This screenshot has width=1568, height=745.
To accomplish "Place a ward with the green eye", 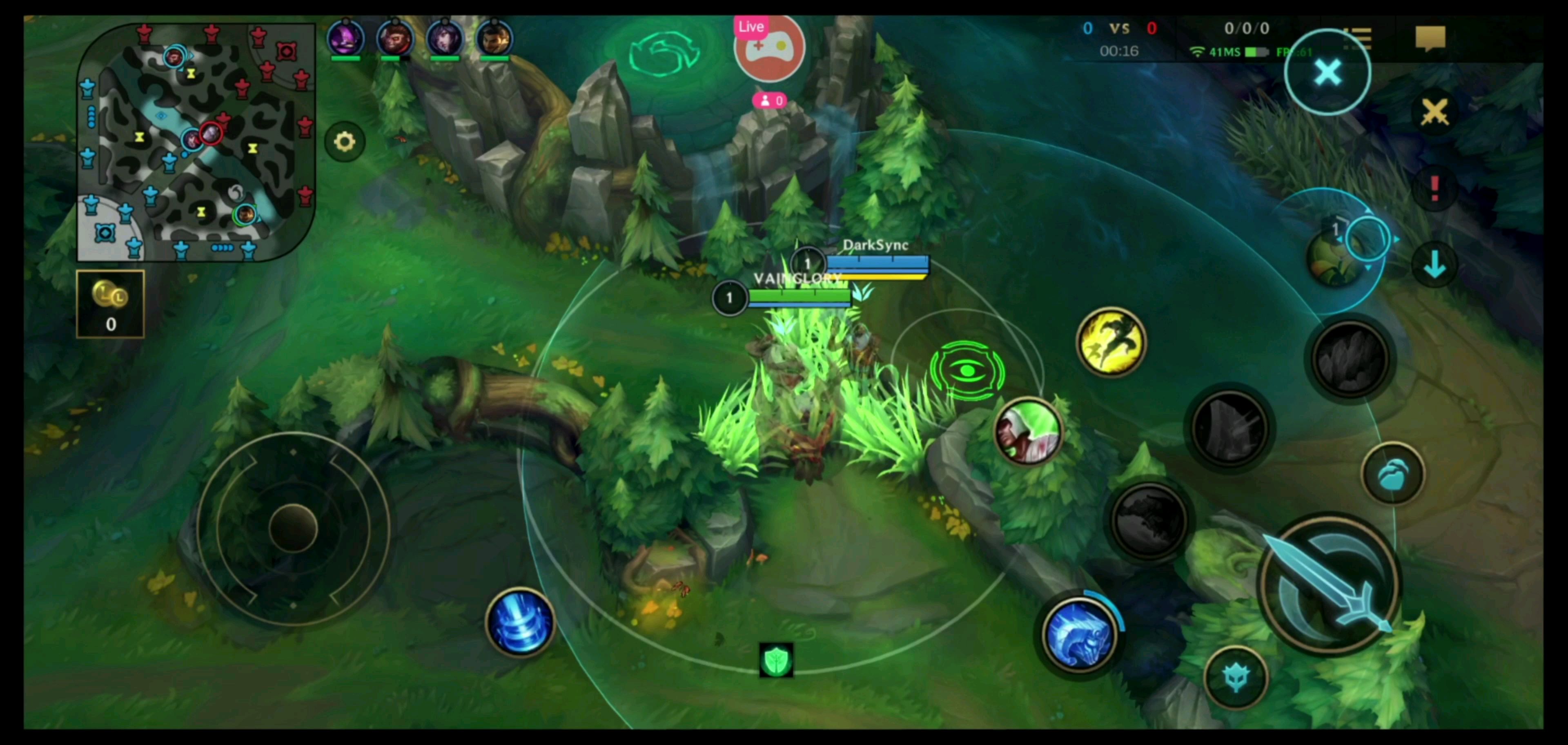I will click(x=967, y=371).
